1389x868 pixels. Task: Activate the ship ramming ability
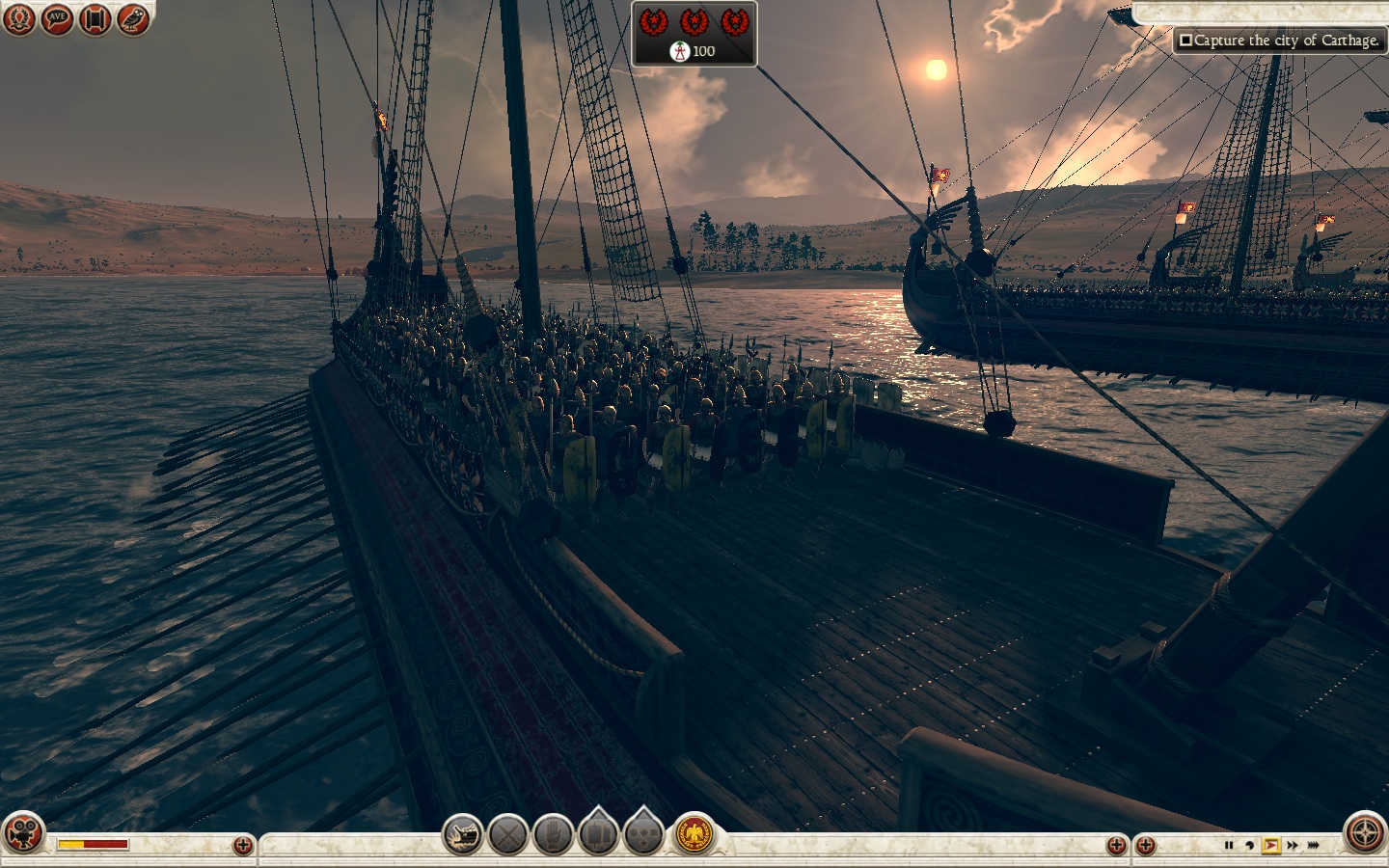pyautogui.click(x=463, y=834)
